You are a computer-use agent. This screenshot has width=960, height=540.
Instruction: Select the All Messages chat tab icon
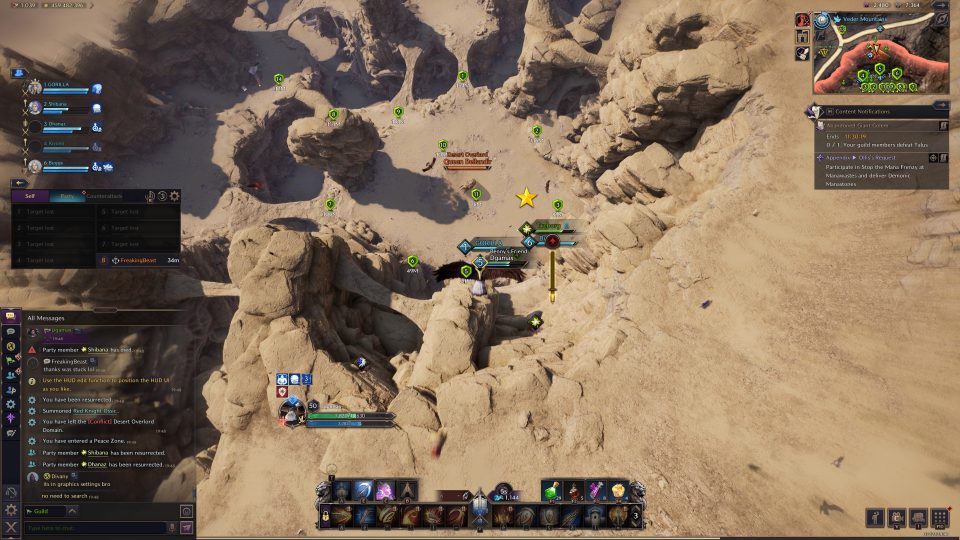[x=11, y=316]
